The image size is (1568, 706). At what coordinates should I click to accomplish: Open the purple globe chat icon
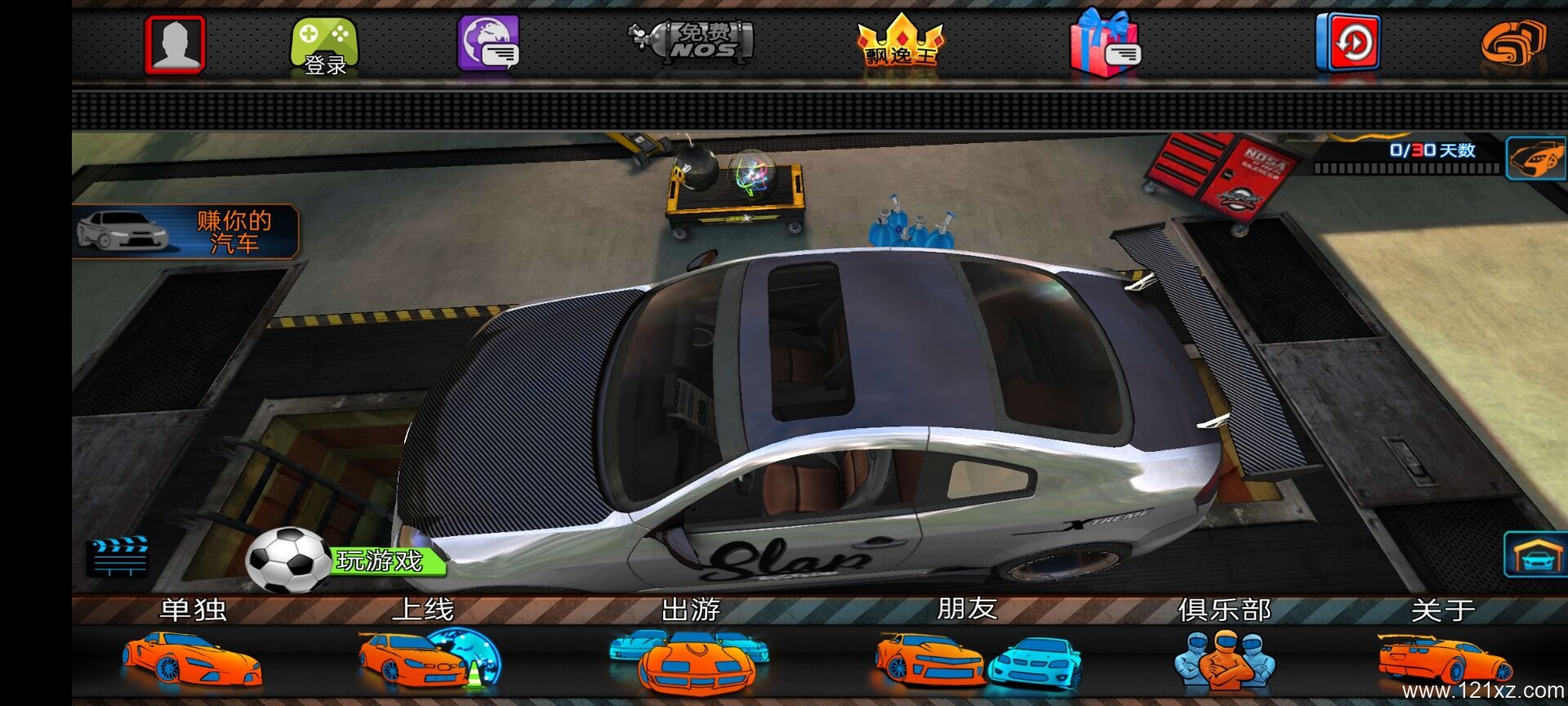click(488, 44)
